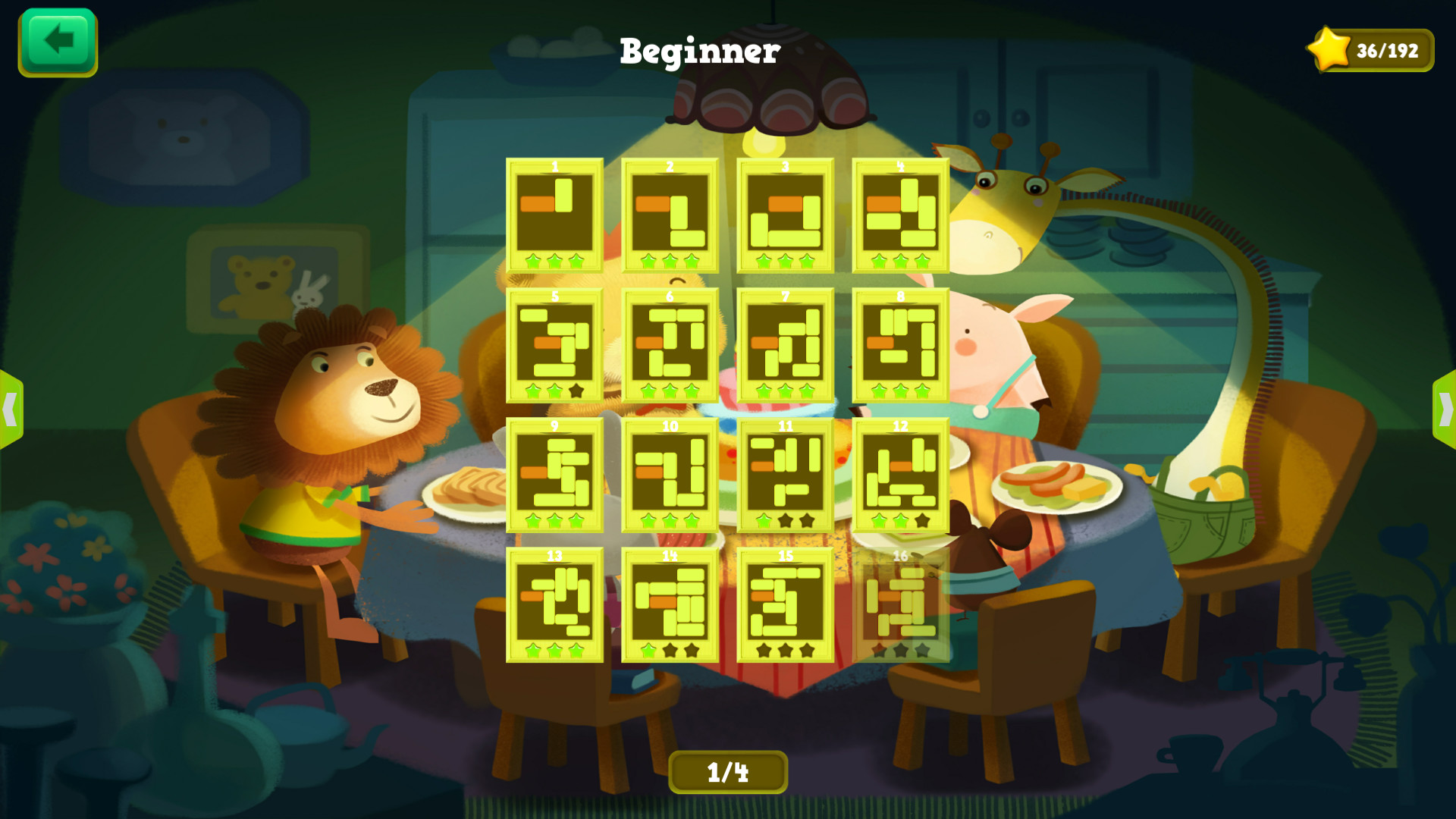
Task: Select level 4 puzzle card
Action: (x=899, y=216)
